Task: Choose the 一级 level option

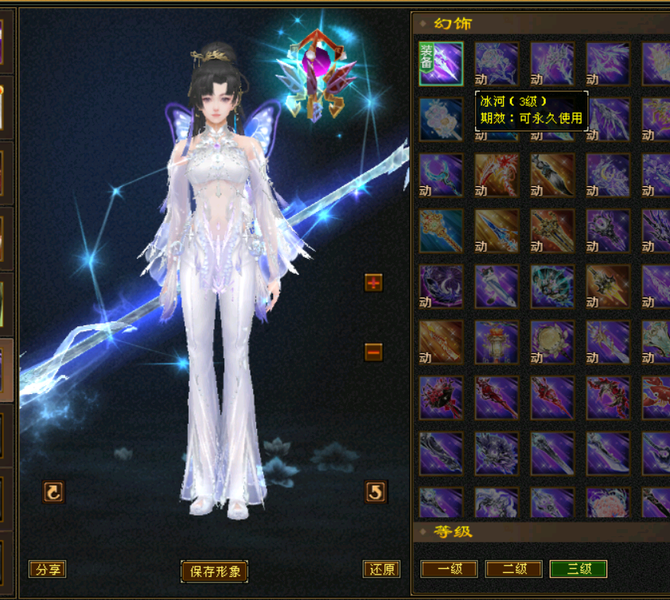Action: coord(449,569)
